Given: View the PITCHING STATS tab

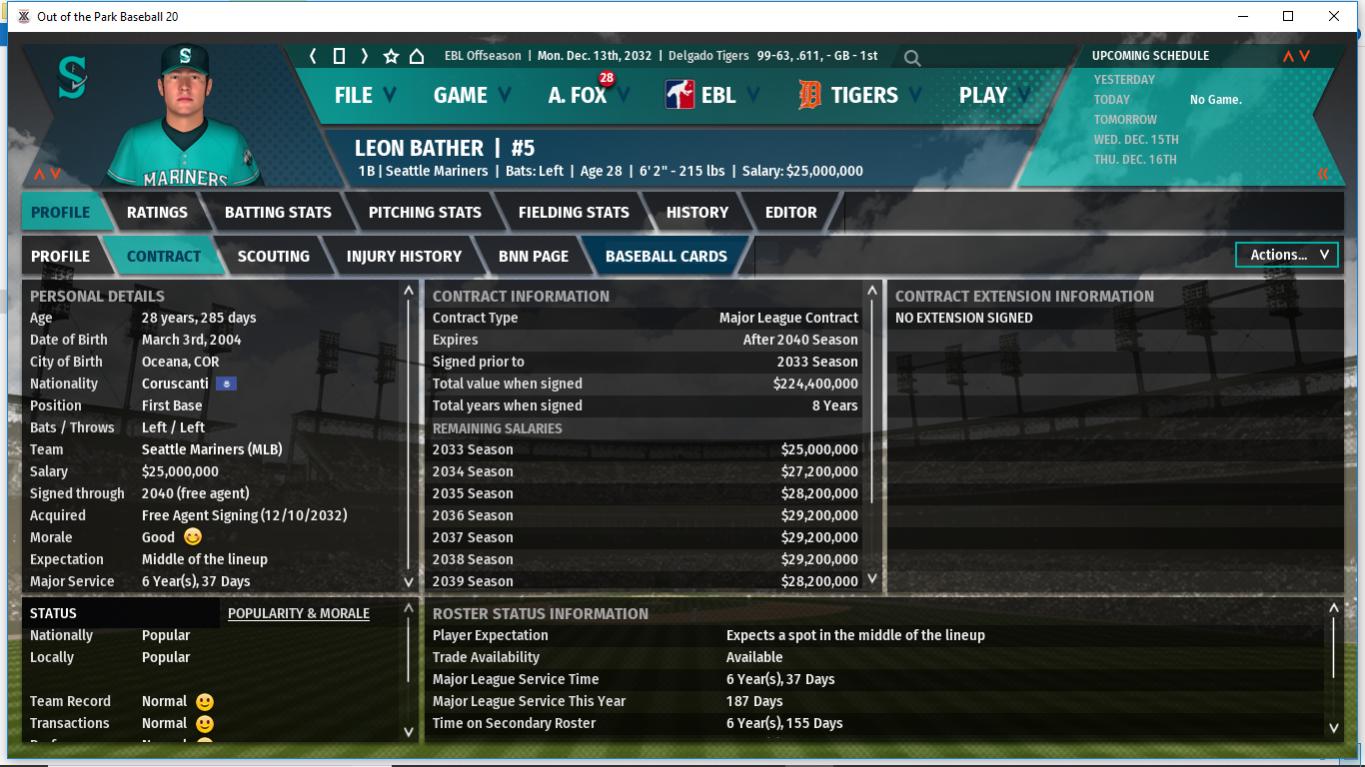Looking at the screenshot, I should (x=425, y=212).
